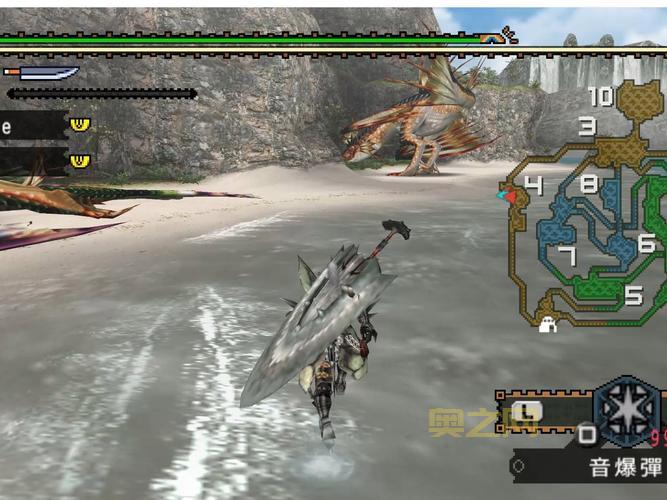Screen dimensions: 667x500
Task: Choose area 3 on the minimap
Action: [588, 126]
